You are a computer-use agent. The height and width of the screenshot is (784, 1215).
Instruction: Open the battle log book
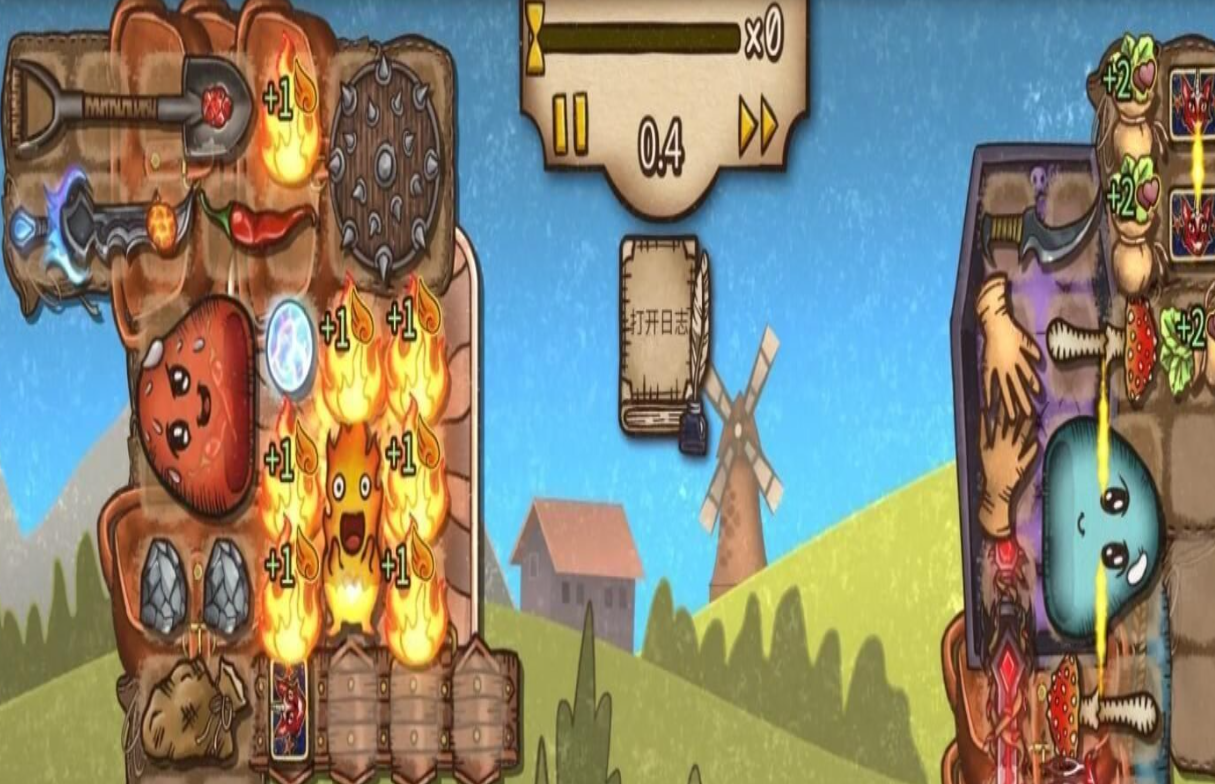pos(662,339)
